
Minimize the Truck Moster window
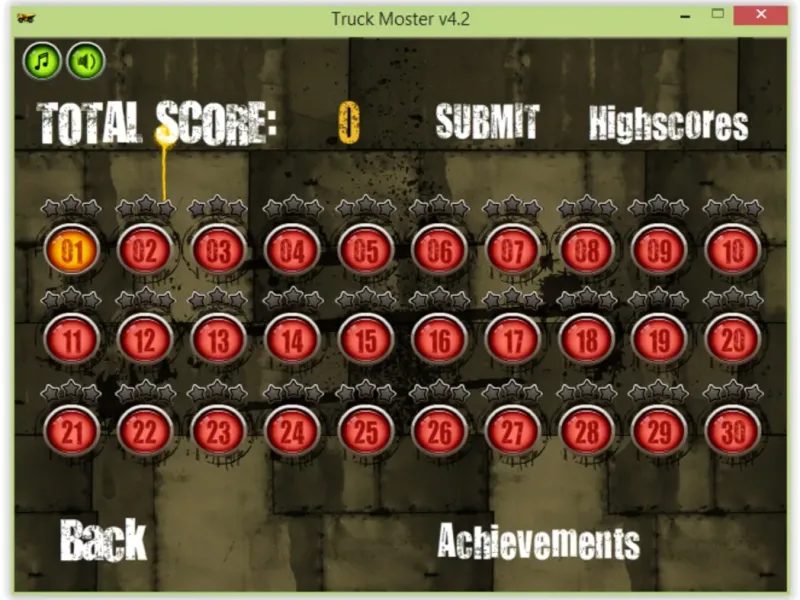686,16
